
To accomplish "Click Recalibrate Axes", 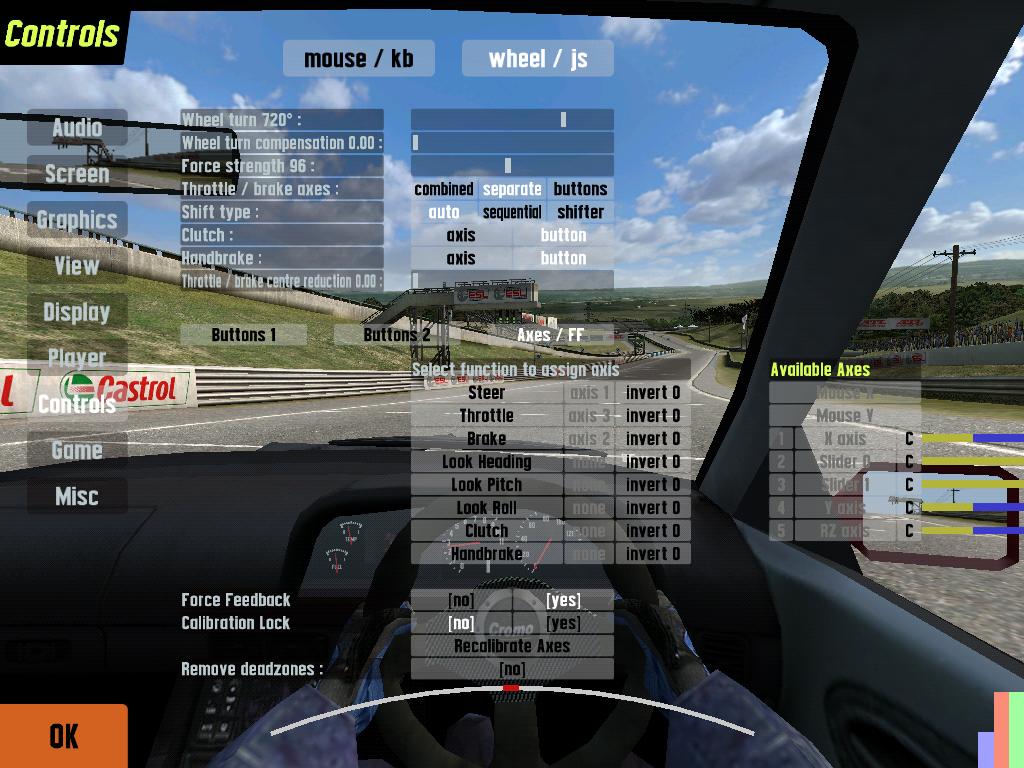I will [x=512, y=646].
